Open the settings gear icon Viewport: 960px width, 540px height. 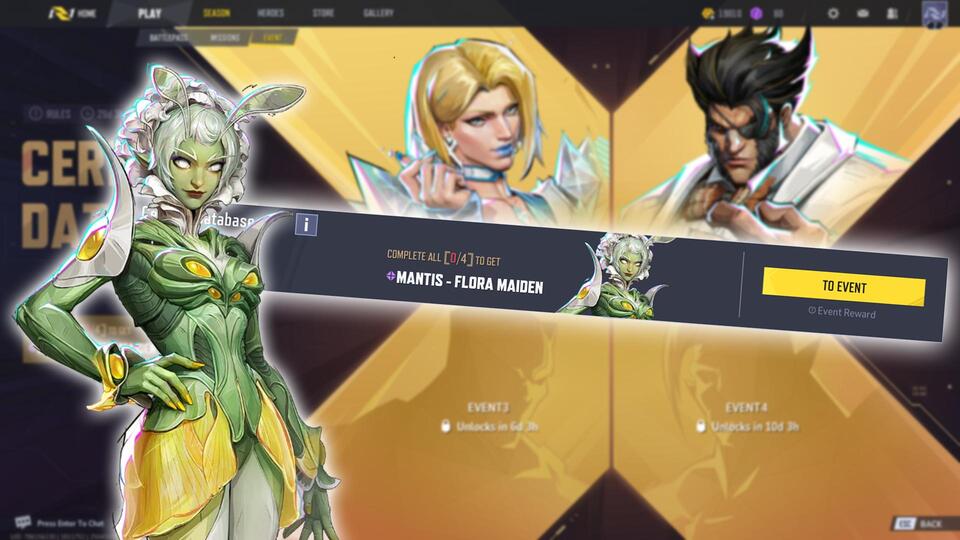click(x=833, y=14)
